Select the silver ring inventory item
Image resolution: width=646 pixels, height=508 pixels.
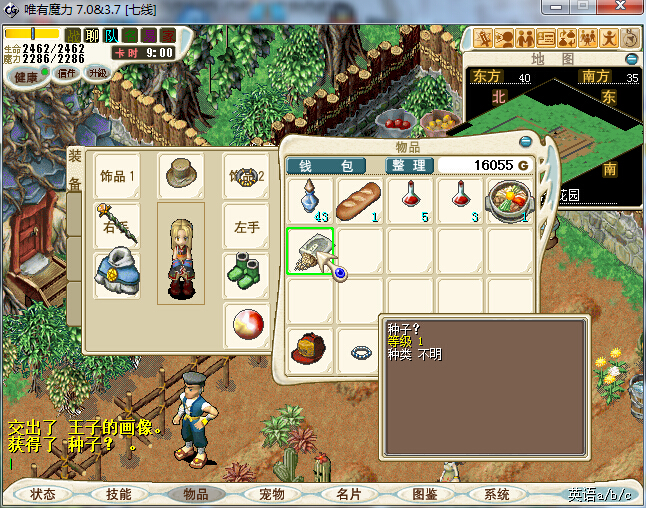click(x=360, y=351)
